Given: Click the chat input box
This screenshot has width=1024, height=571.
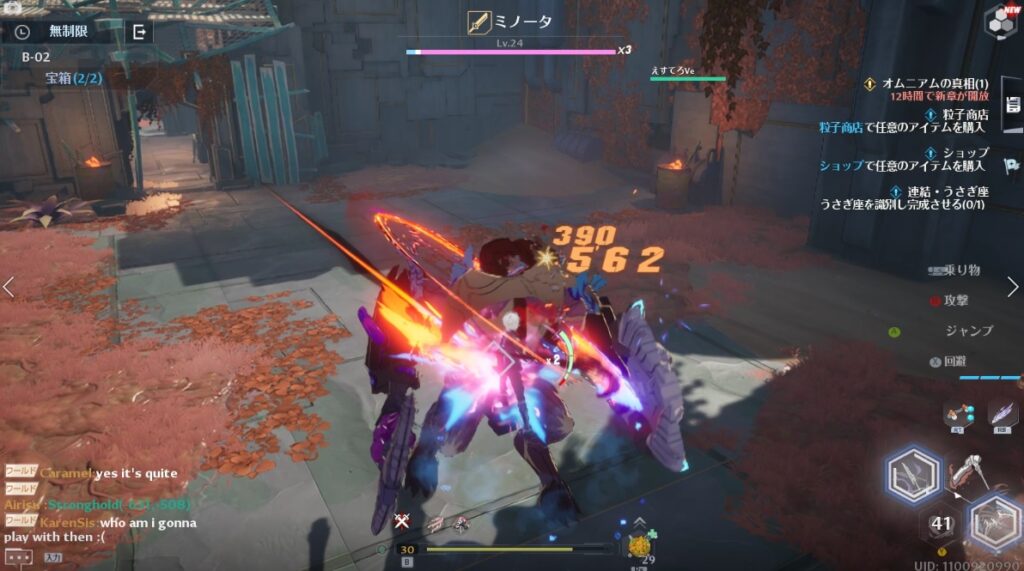Looking at the screenshot, I should 52,558.
